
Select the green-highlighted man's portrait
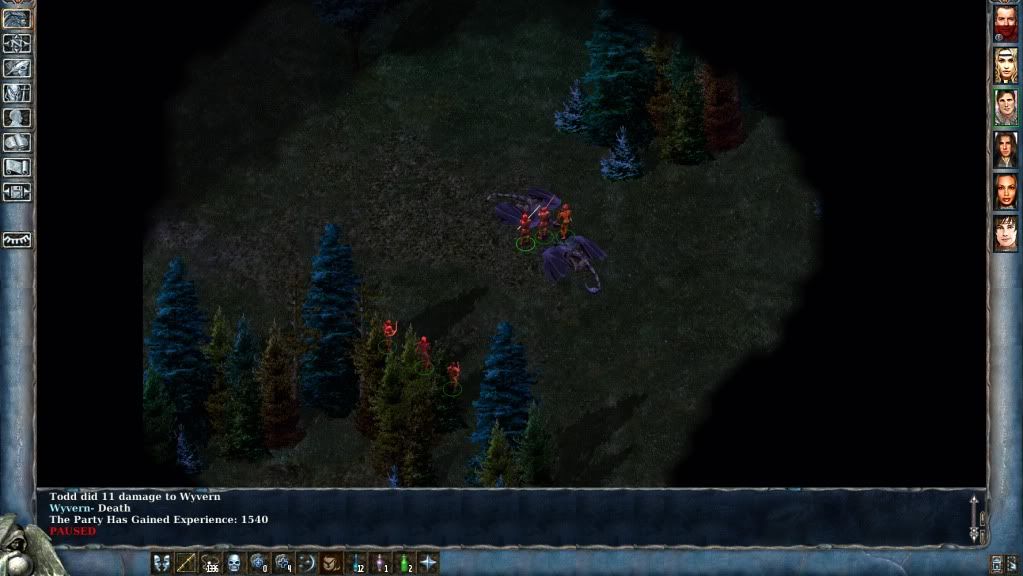[x=1005, y=107]
